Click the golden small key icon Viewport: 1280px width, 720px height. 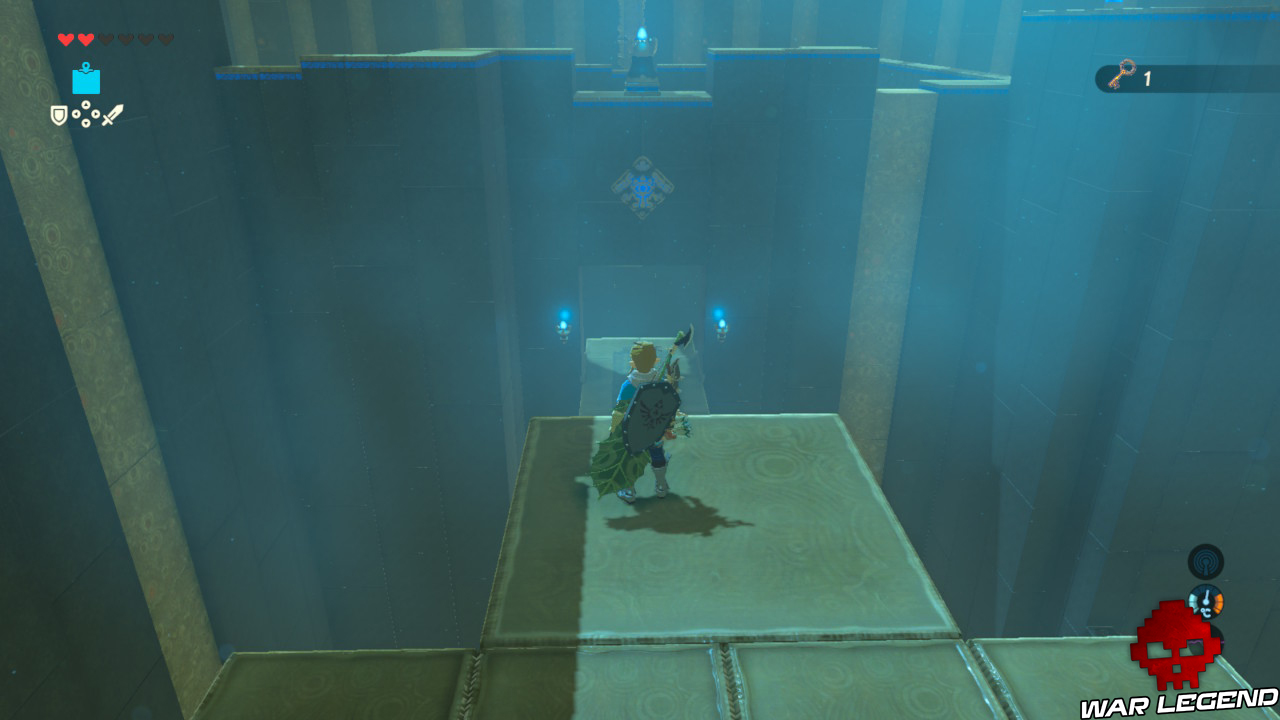coord(1124,74)
